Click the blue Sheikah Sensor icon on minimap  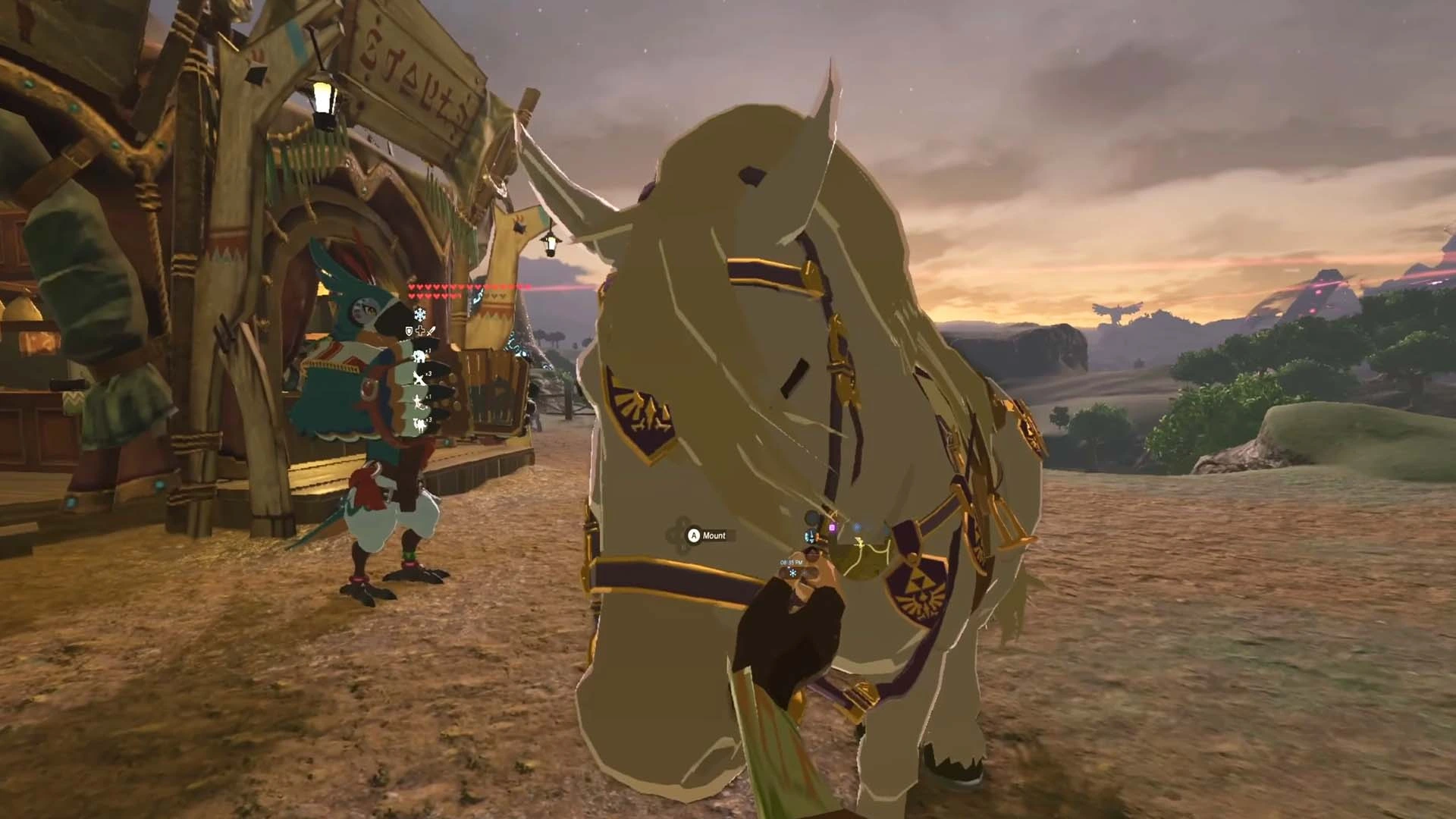click(x=857, y=527)
